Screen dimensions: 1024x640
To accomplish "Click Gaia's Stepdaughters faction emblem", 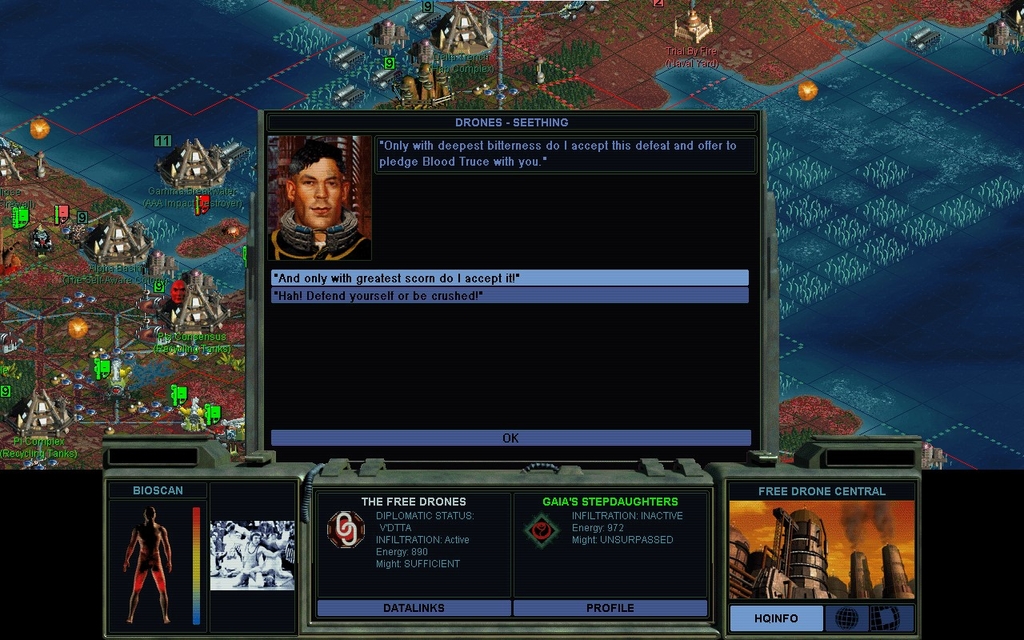I will [x=541, y=529].
